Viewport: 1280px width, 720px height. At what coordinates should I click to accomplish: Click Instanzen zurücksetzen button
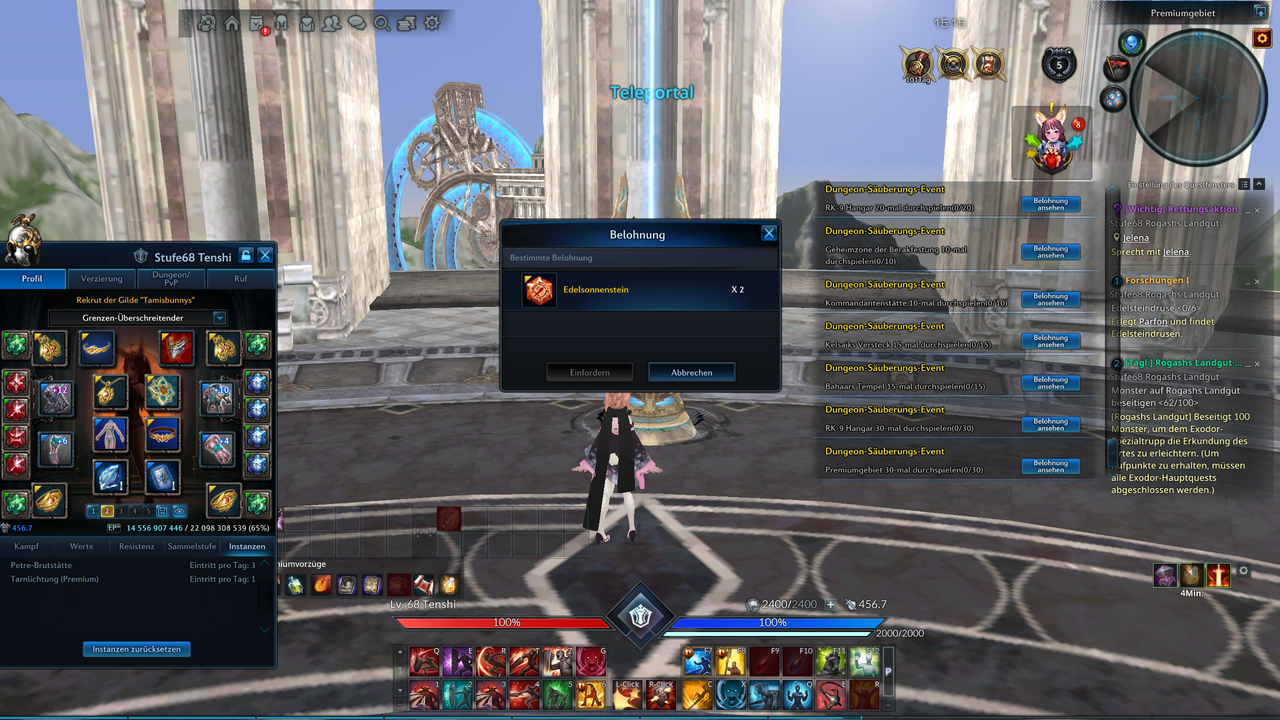click(137, 649)
